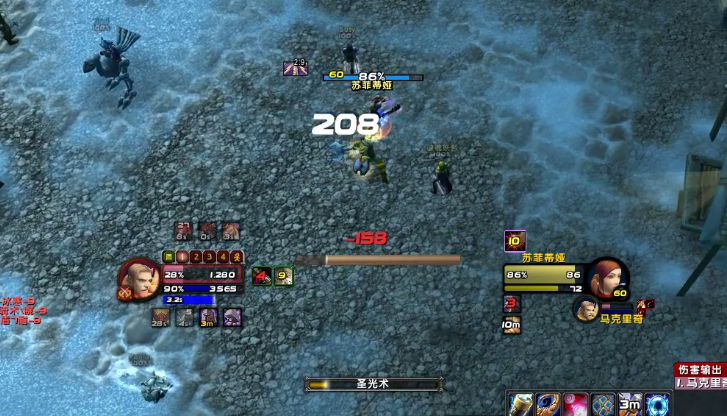727x416 pixels.
Task: Select the 苏菲蒂娅 nameplate bar
Action: tap(372, 76)
